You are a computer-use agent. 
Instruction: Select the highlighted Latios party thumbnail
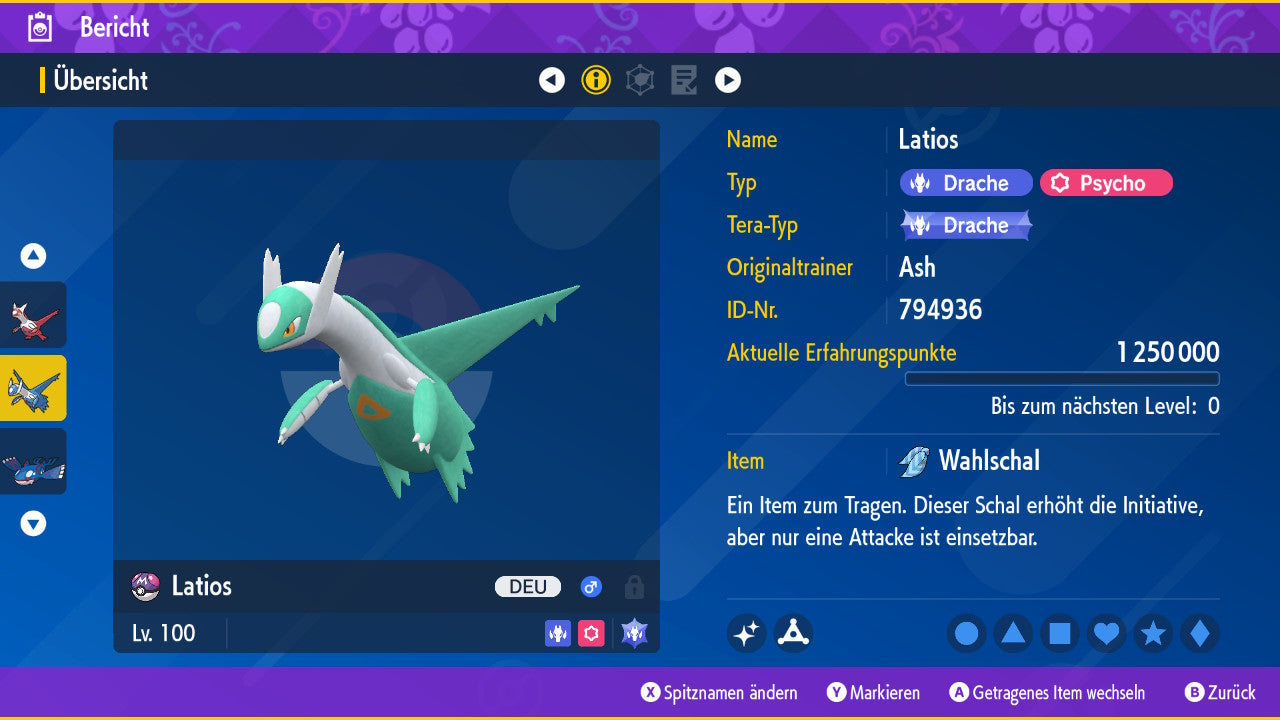[34, 388]
